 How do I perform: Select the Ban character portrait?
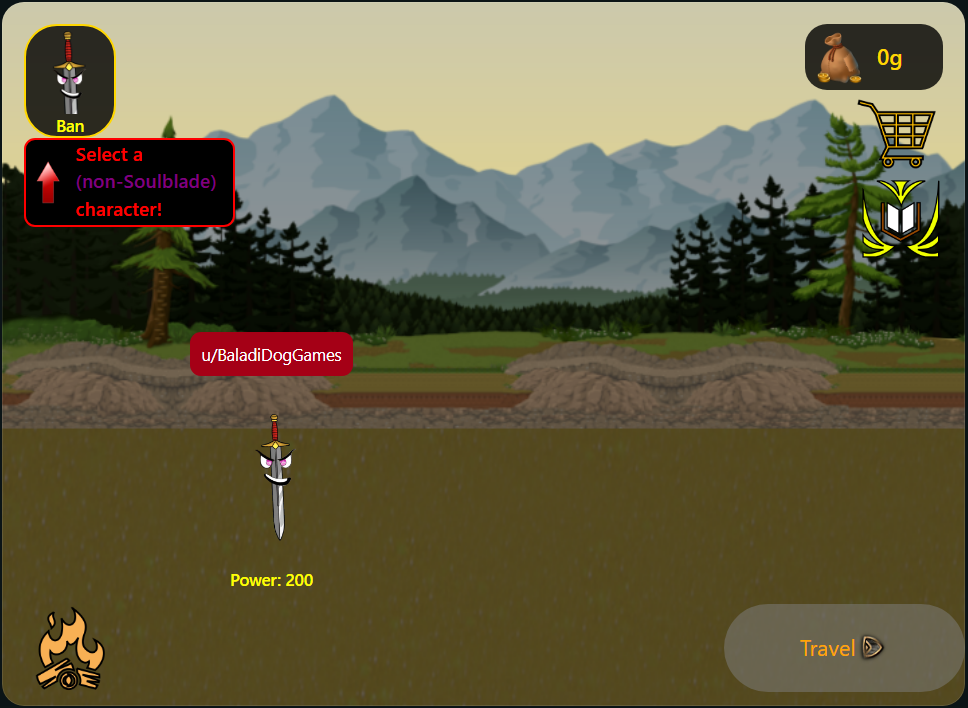pos(70,80)
